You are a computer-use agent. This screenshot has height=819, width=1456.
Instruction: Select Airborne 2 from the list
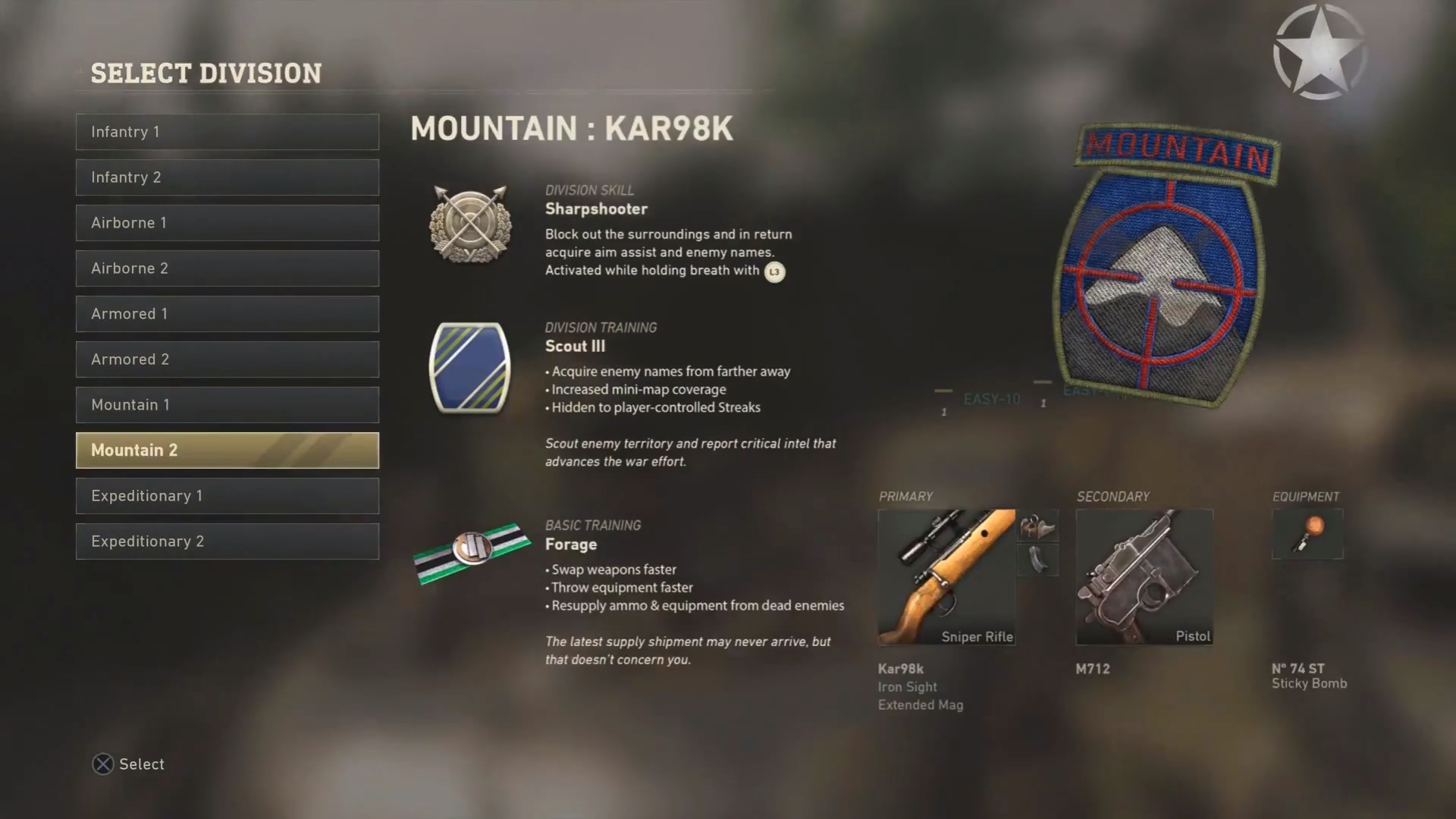click(x=227, y=268)
